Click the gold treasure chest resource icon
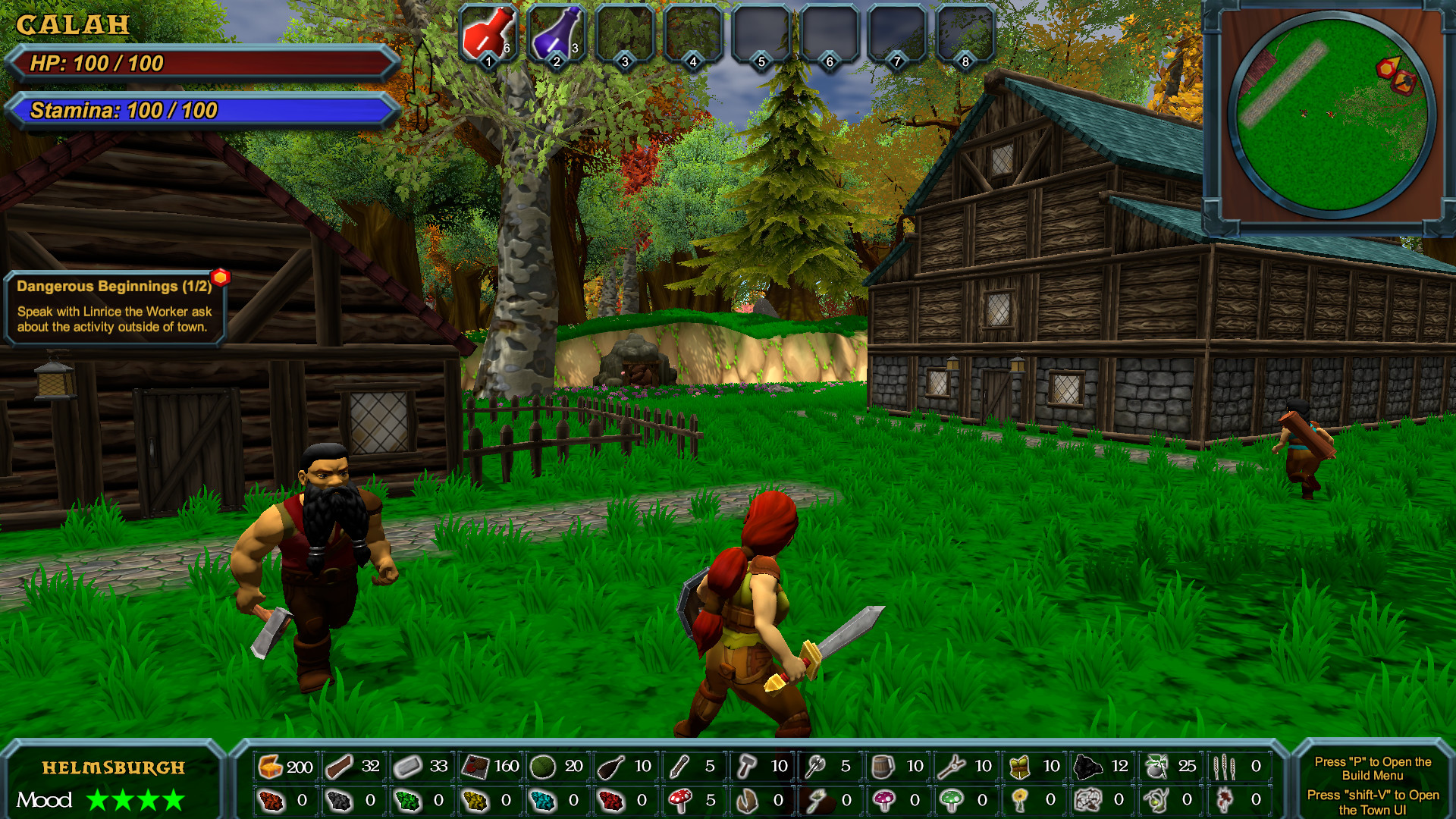1456x819 pixels. tap(271, 767)
